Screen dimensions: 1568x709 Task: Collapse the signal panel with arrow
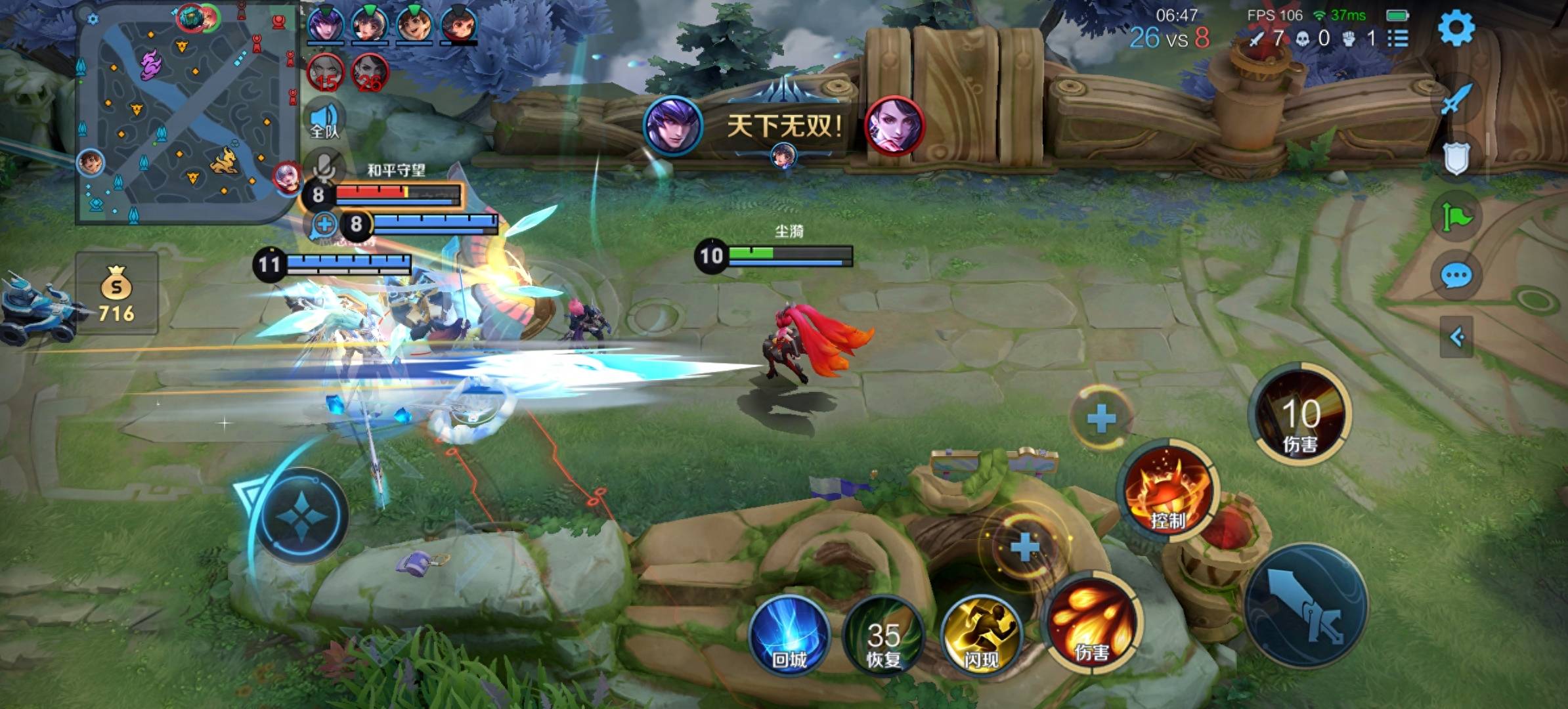pyautogui.click(x=1456, y=337)
